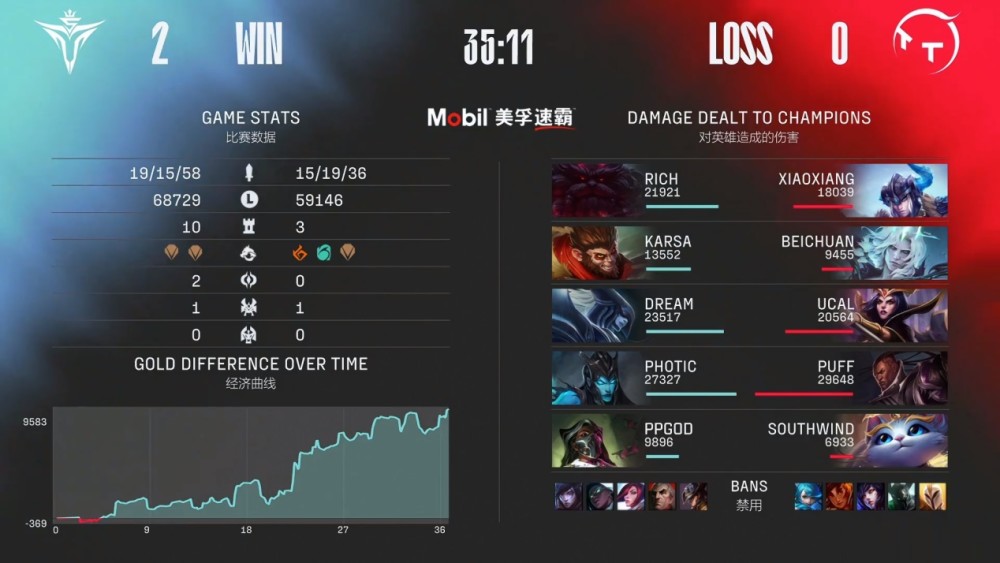1000x563 pixels.
Task: Select Xiaoxiang's champion portrait
Action: pos(902,190)
